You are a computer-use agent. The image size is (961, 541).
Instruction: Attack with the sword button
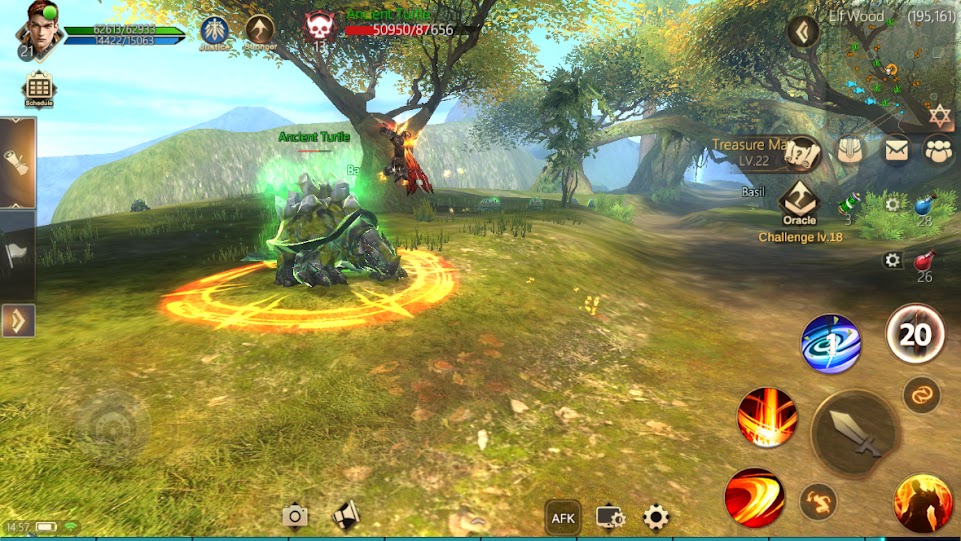point(853,433)
